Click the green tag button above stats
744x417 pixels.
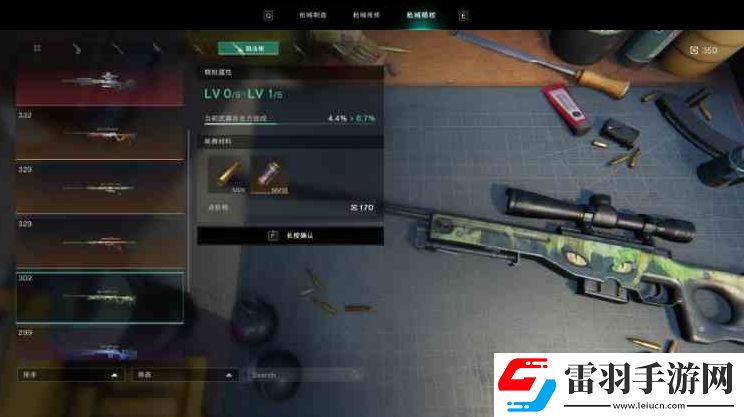click(248, 48)
